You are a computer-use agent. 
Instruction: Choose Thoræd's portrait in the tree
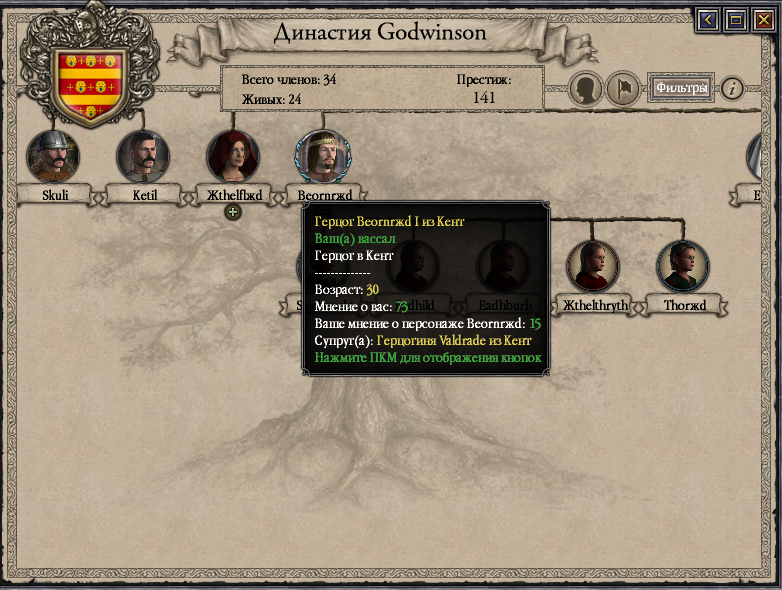coord(683,266)
